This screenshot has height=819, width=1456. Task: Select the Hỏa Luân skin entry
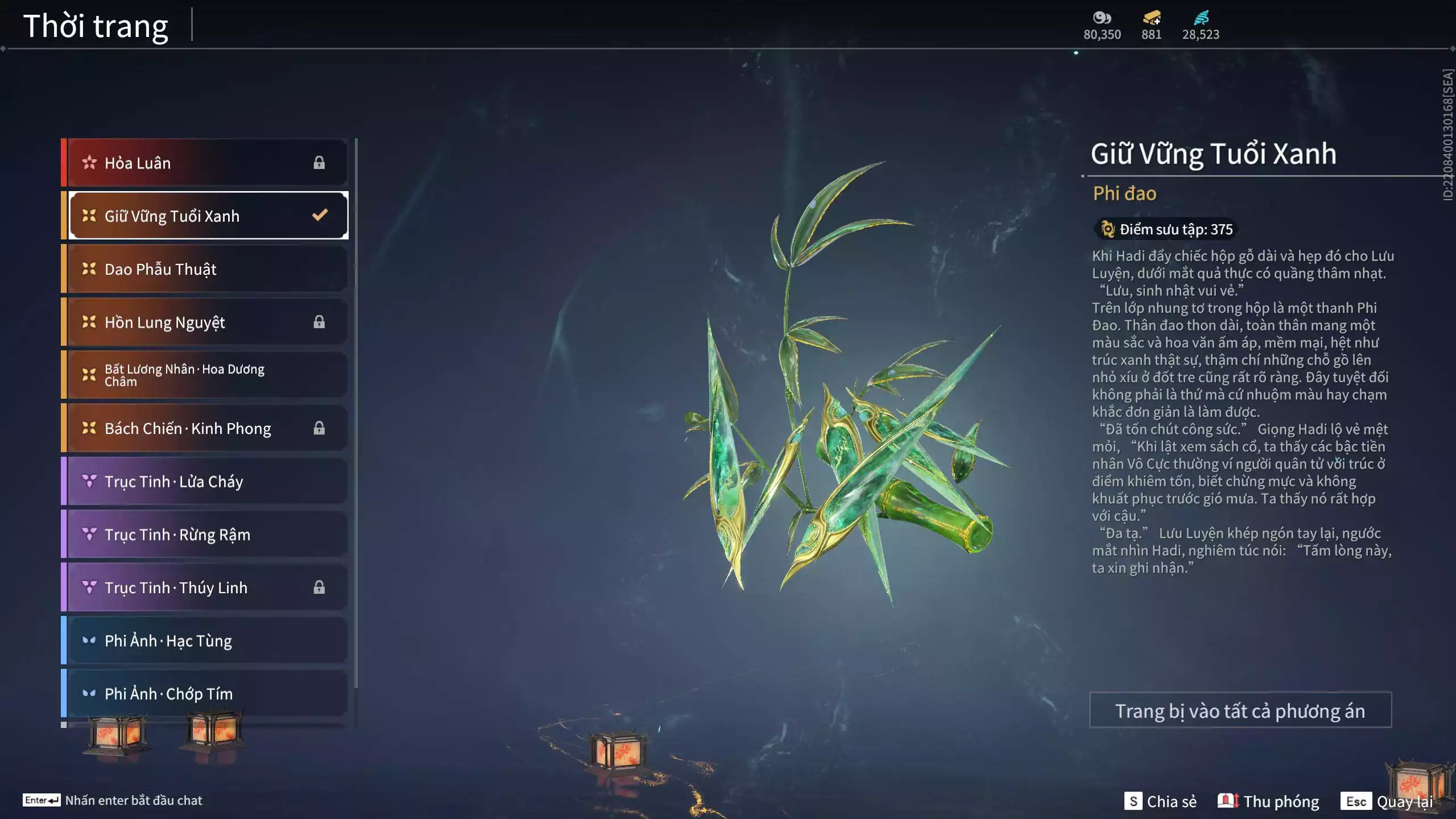pos(205,163)
